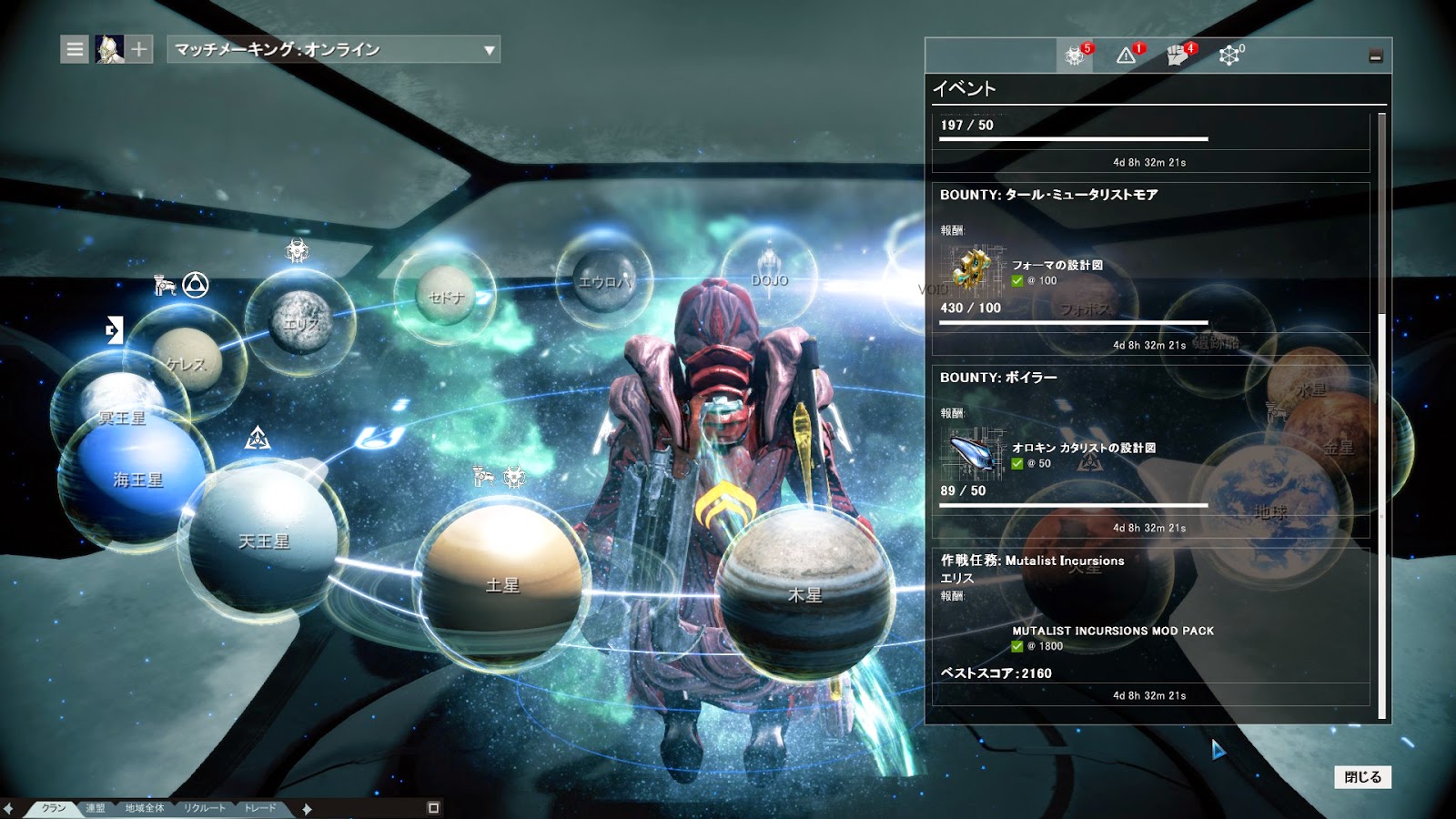Click the player avatar icon
Screen dimensions: 1456x819
pos(110,49)
